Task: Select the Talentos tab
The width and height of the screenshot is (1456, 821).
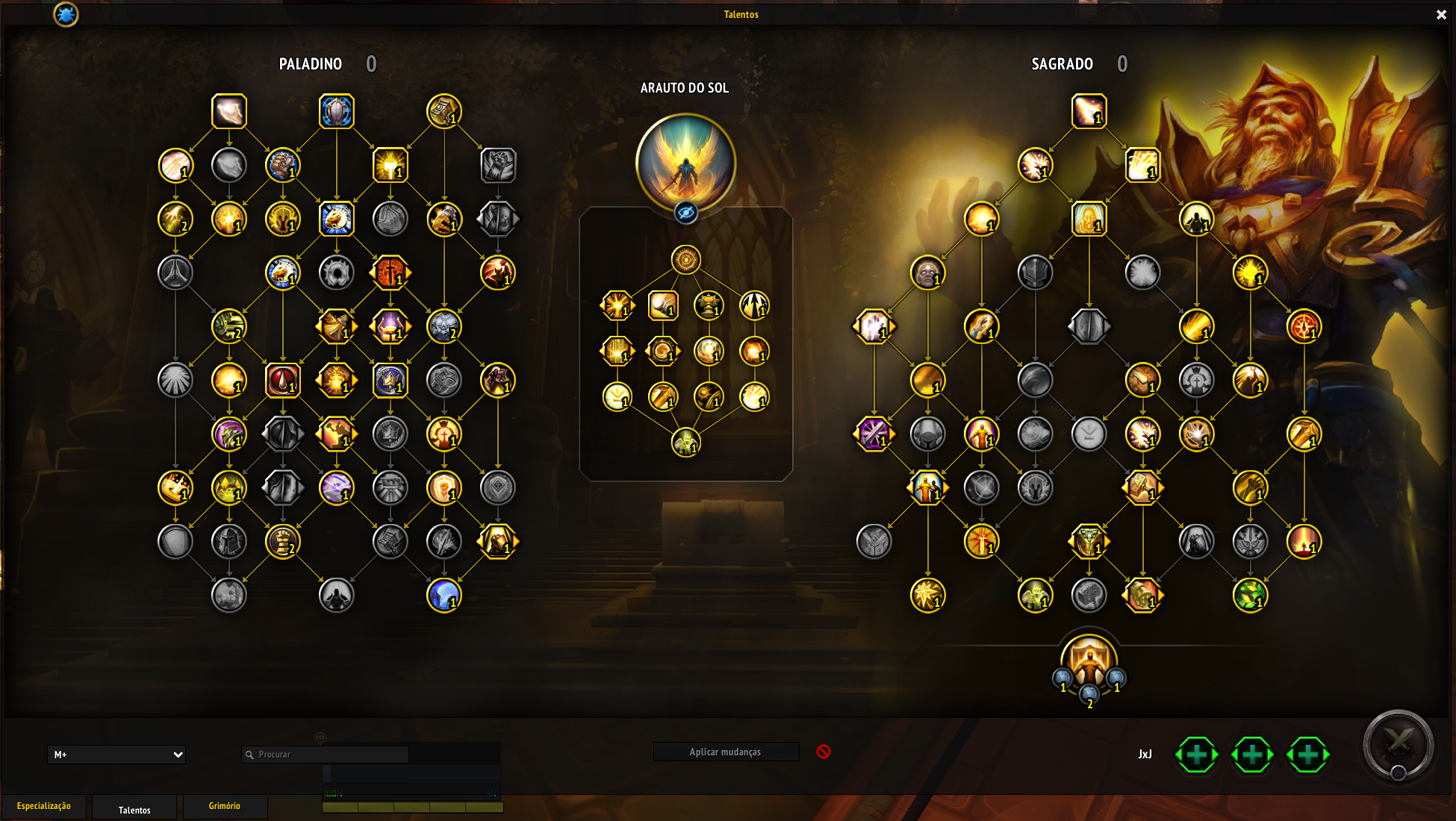Action: pyautogui.click(x=134, y=810)
